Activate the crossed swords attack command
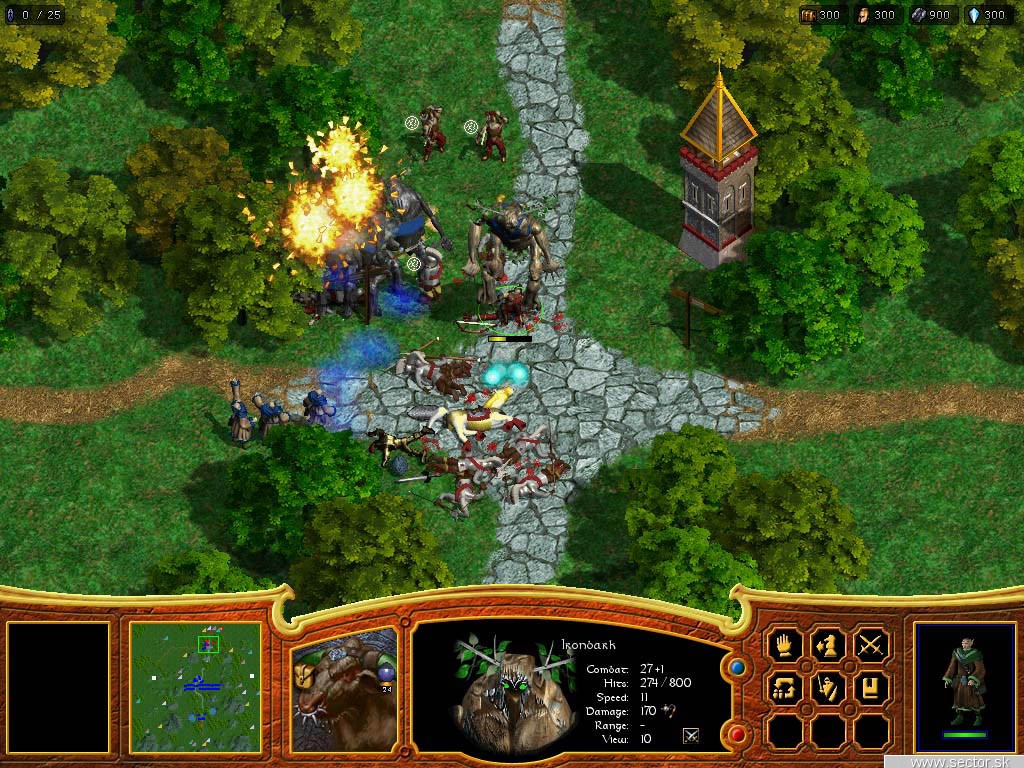This screenshot has width=1024, height=768. [x=872, y=645]
